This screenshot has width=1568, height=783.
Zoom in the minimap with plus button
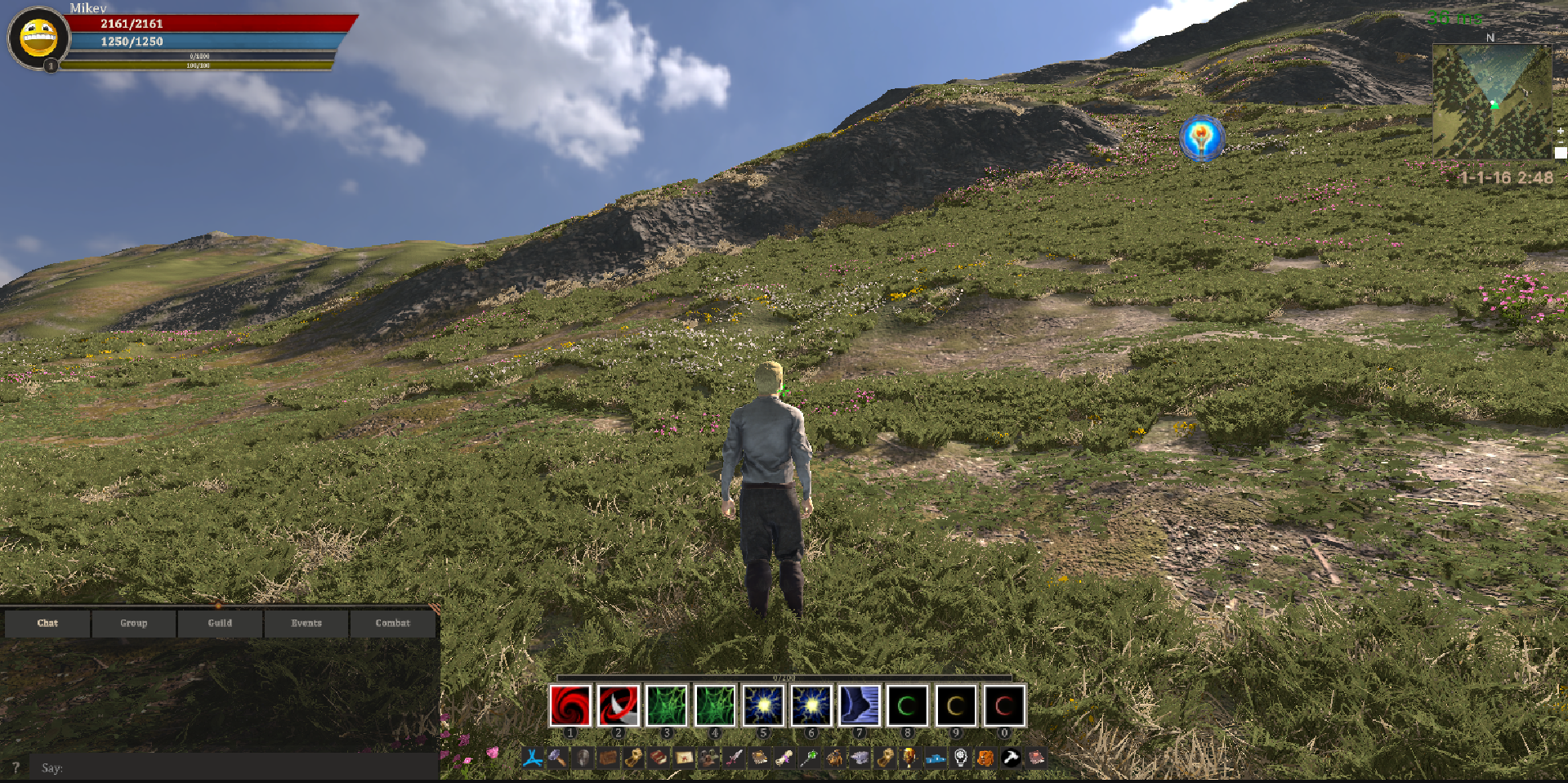coord(1561,131)
